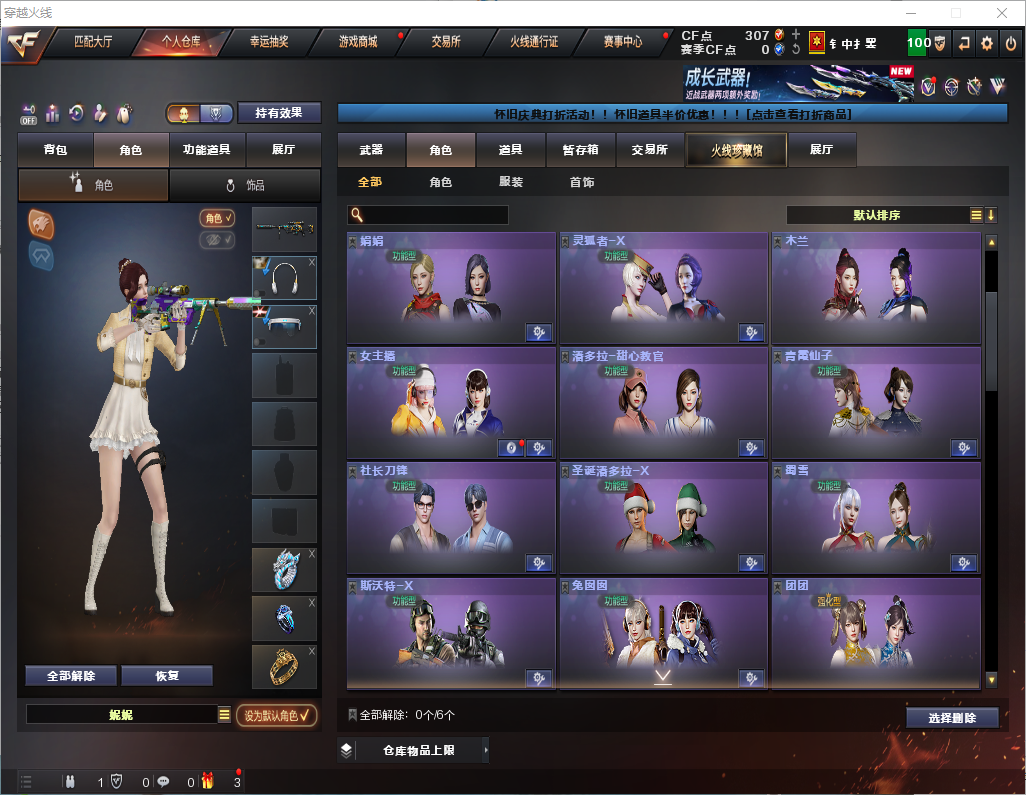Viewport: 1026px width, 795px height.
Task: Switch to the 赛事中心 tournament center
Action: [x=622, y=42]
